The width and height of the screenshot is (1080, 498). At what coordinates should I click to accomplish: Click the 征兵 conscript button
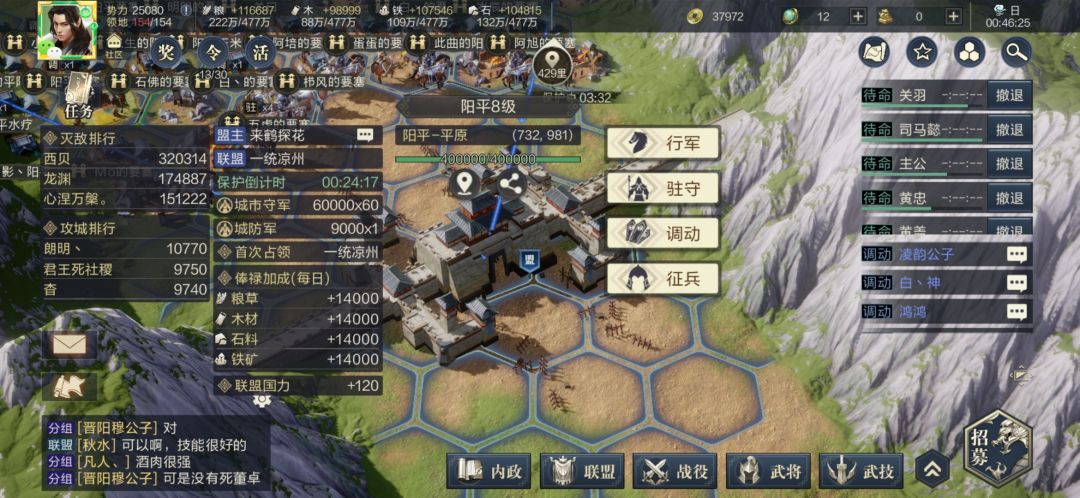click(x=662, y=278)
